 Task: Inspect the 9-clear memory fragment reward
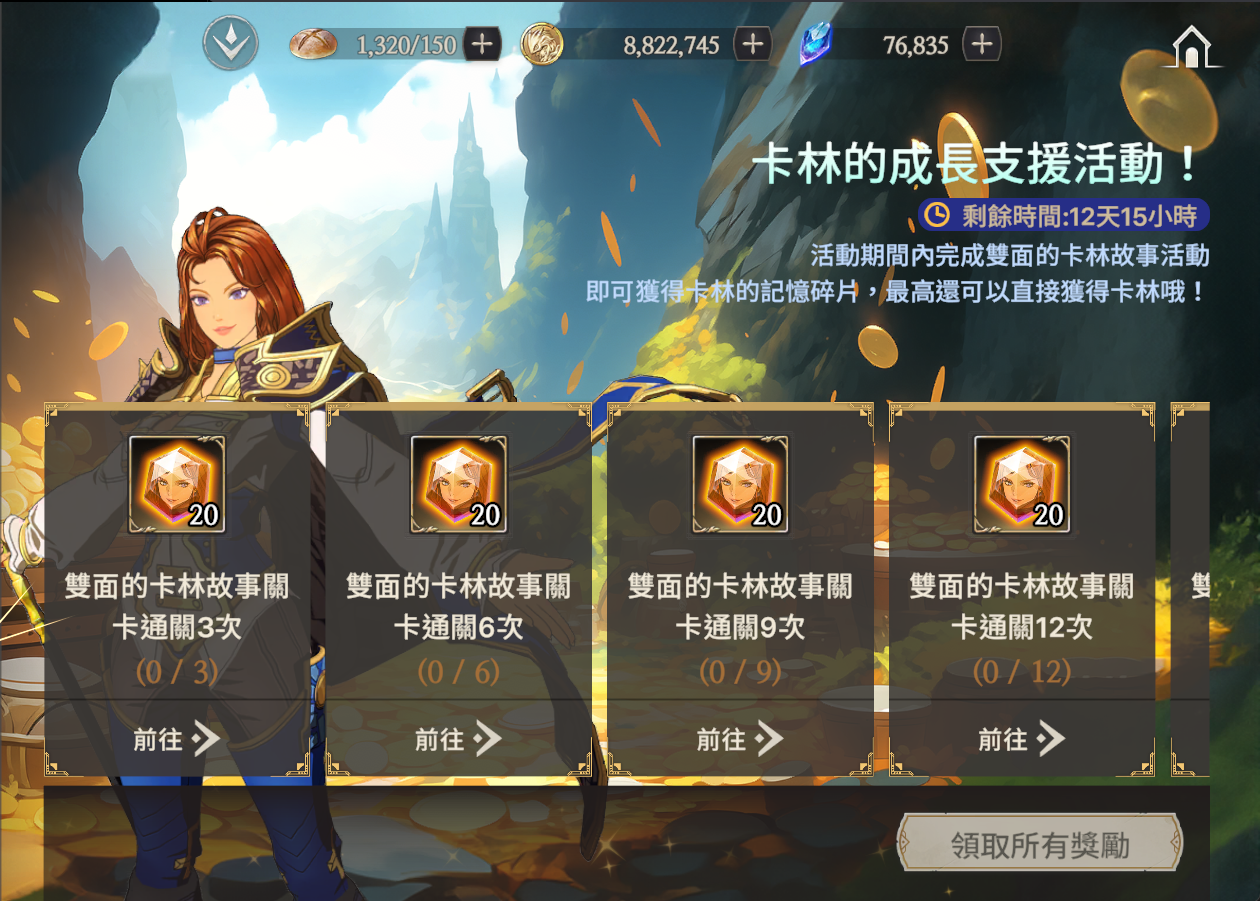click(740, 485)
